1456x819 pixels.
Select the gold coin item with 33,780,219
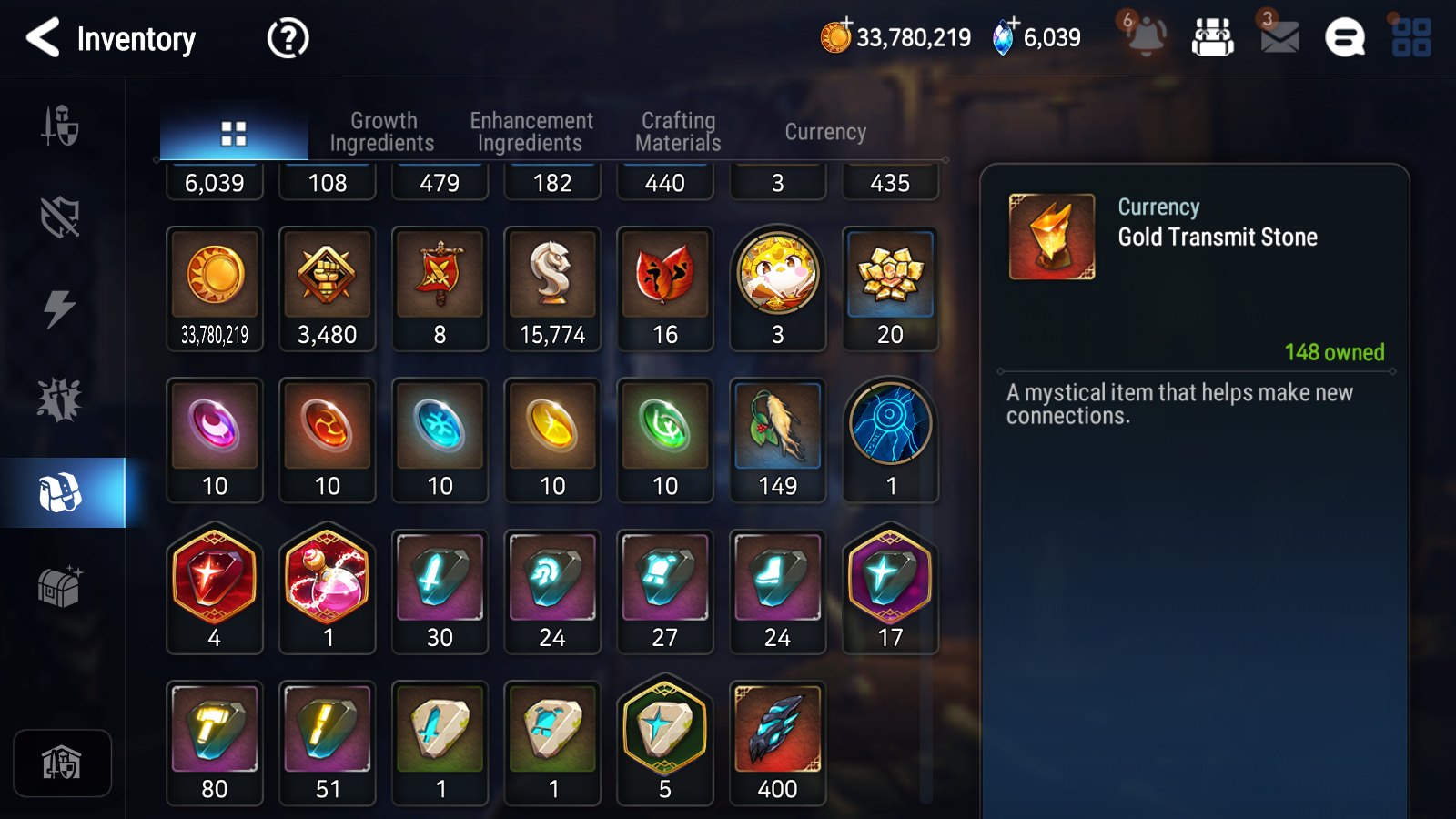(x=215, y=288)
